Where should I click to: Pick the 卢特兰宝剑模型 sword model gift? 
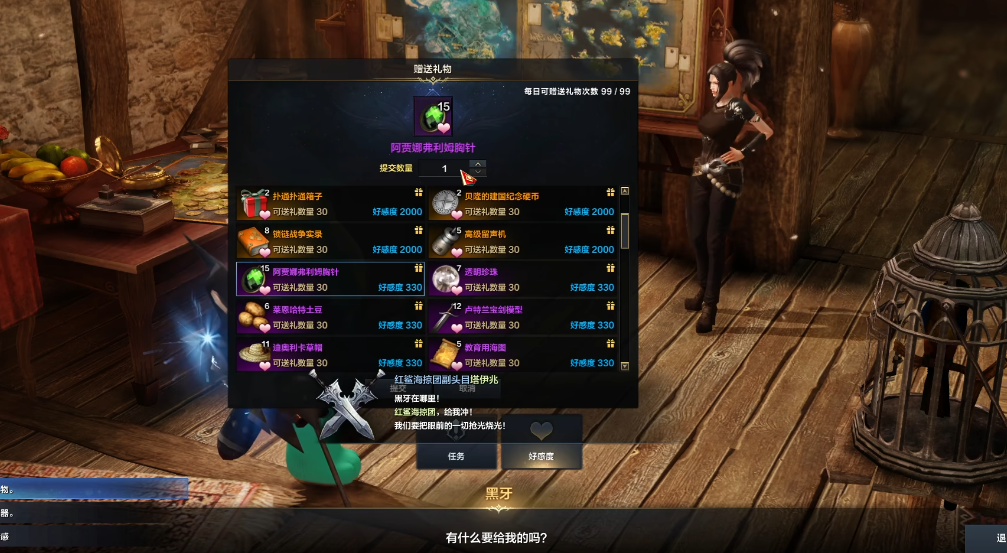pos(523,317)
